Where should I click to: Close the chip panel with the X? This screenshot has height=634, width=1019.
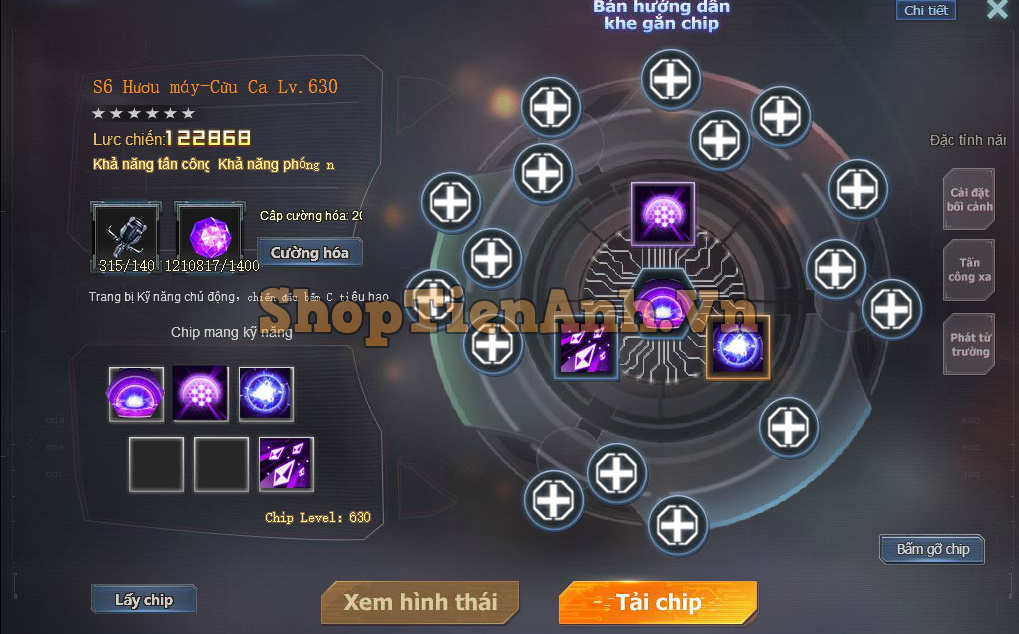(997, 10)
